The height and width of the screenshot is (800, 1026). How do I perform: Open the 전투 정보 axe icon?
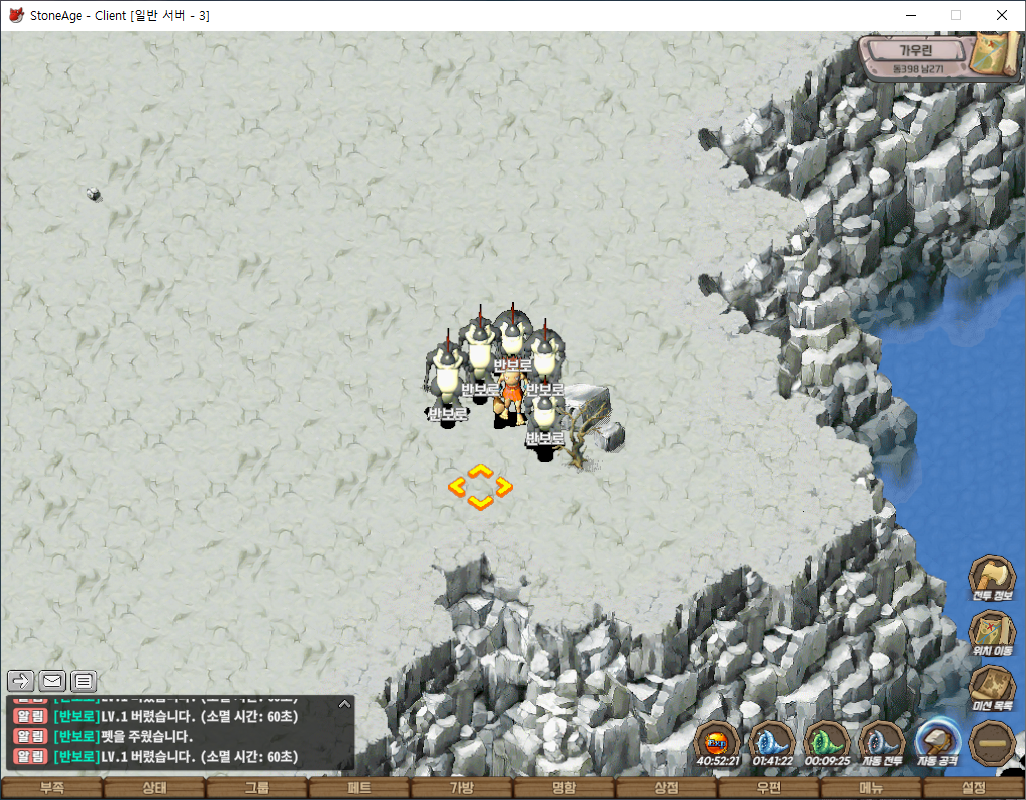992,578
